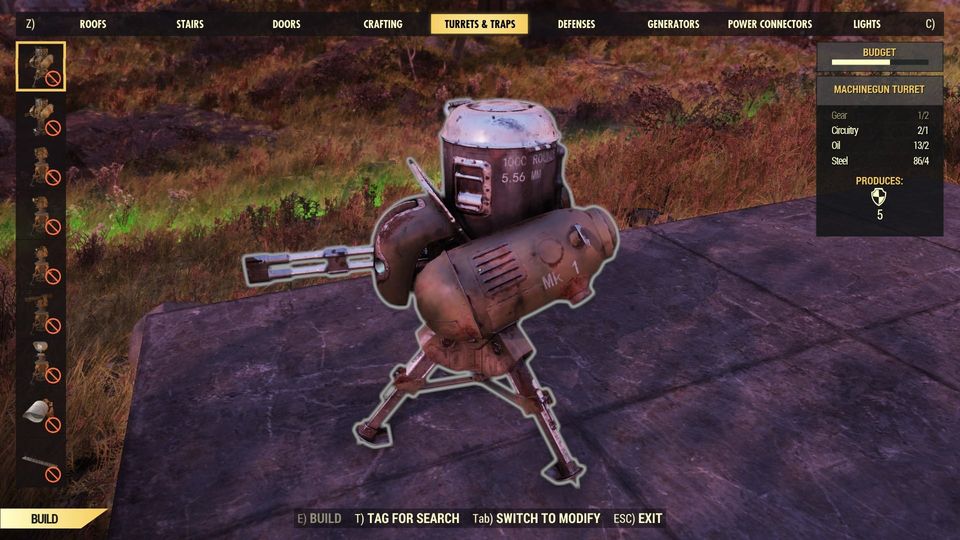Switch to Power Connectors tab
Screen dimensions: 960x540
(x=770, y=24)
